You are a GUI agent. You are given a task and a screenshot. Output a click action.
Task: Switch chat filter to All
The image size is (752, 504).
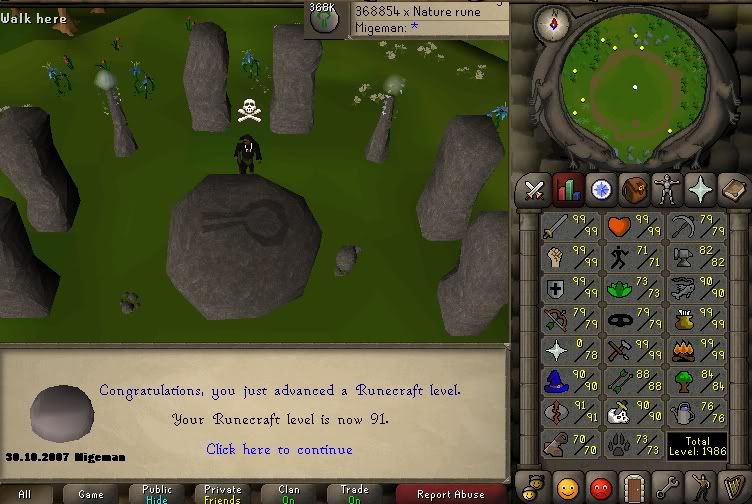tap(24, 494)
